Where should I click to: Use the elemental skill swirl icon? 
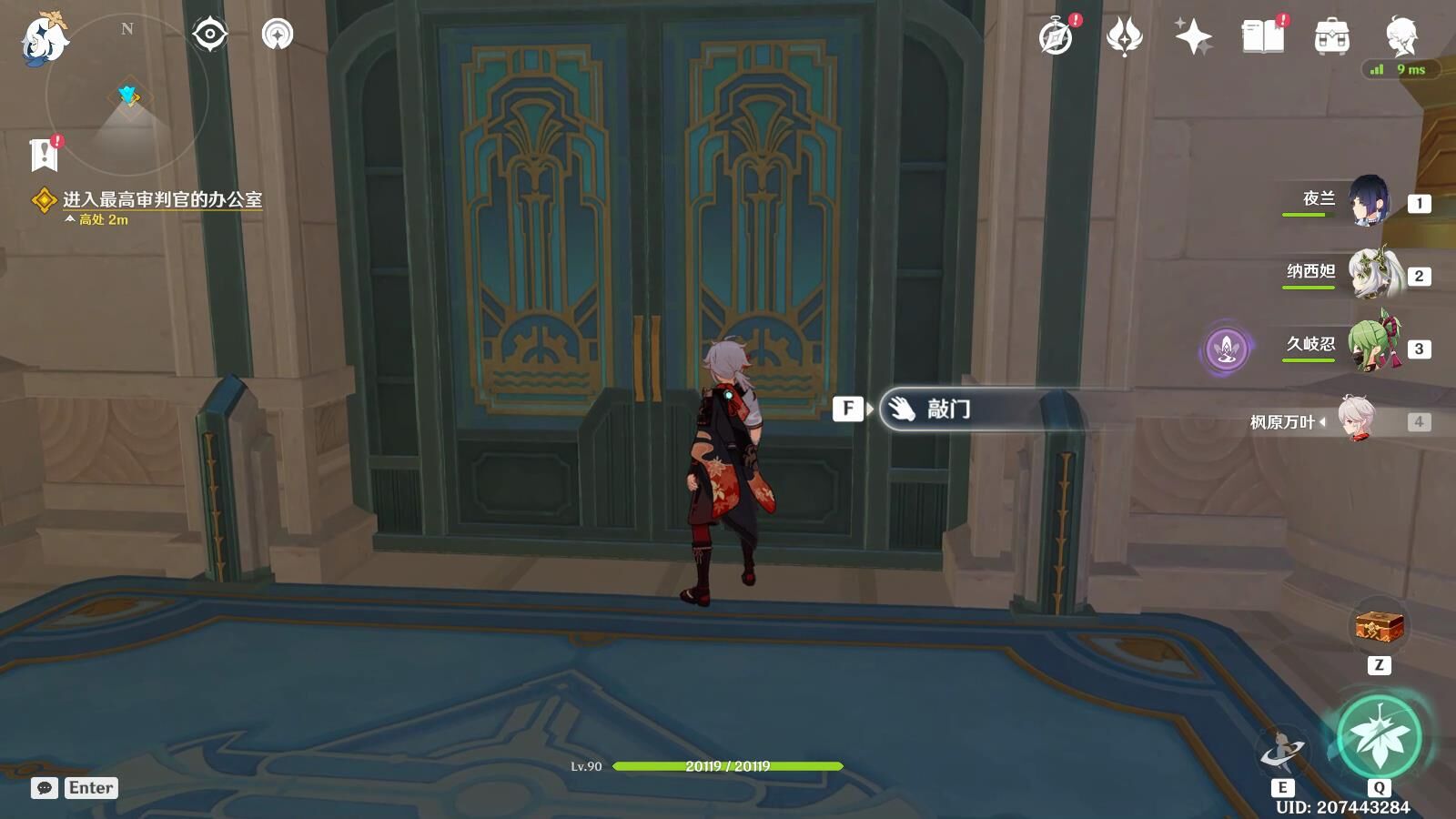1282,752
